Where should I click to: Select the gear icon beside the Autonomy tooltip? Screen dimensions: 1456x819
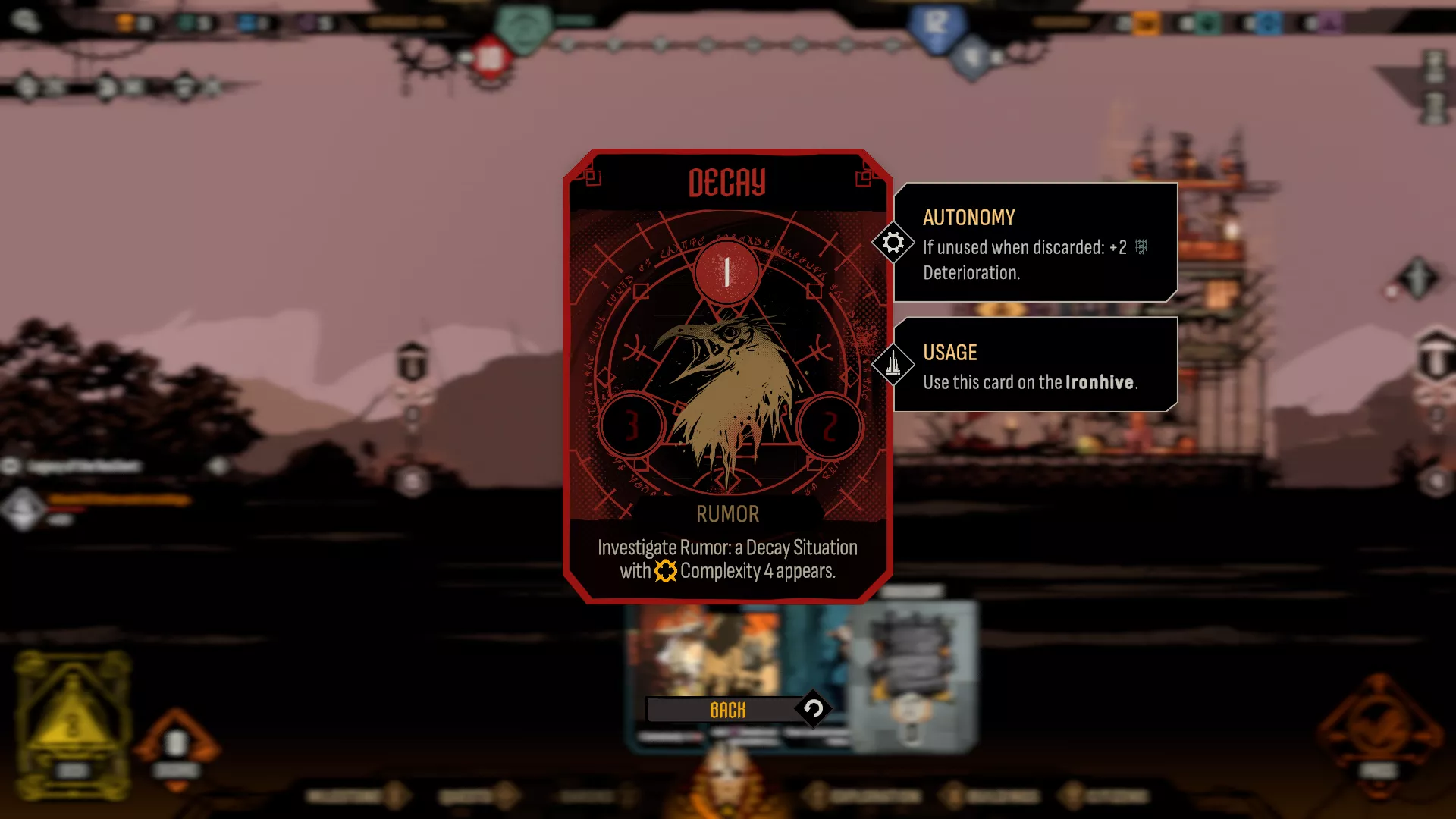point(893,243)
